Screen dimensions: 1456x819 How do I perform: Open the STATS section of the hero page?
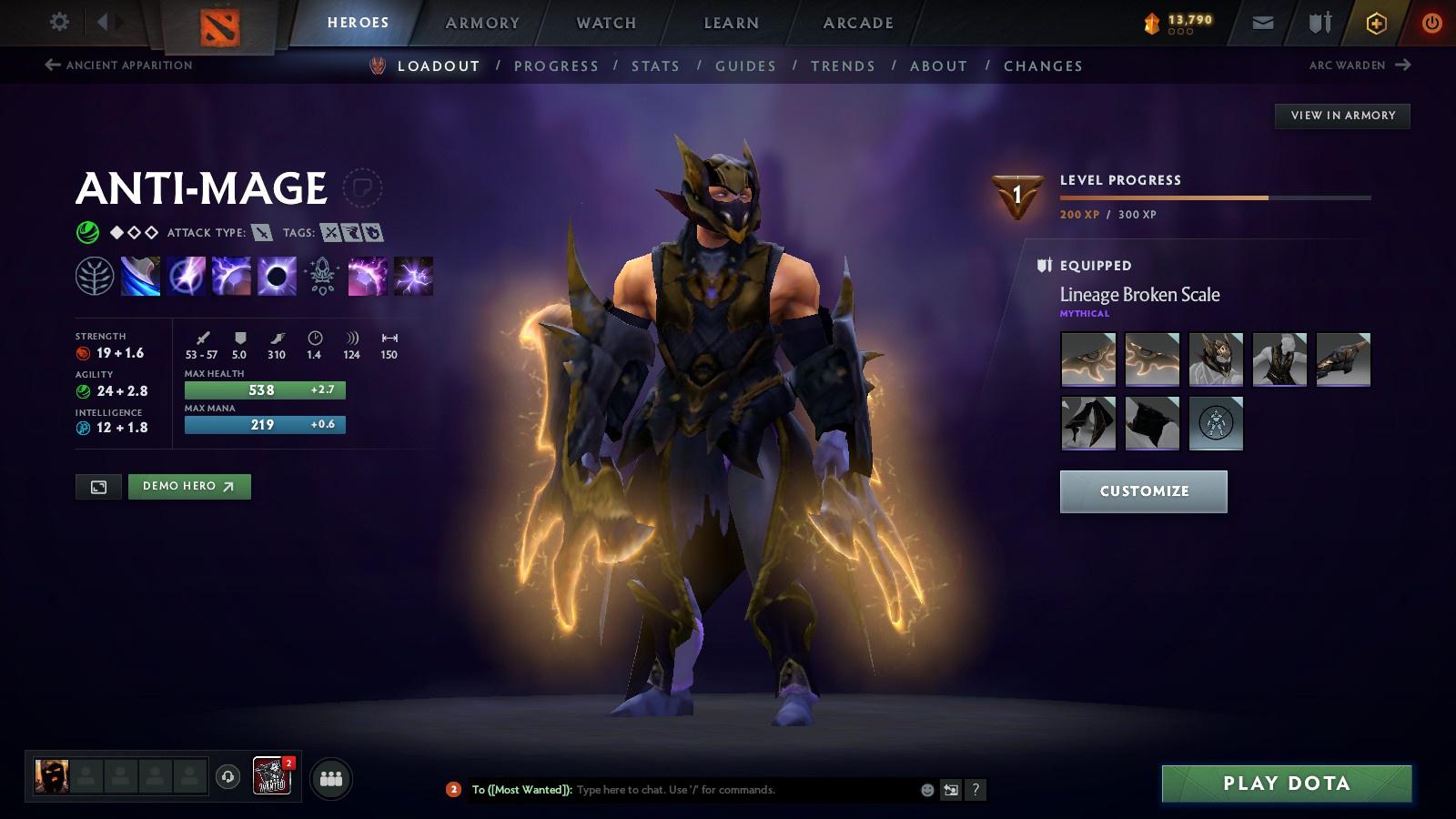click(x=656, y=66)
